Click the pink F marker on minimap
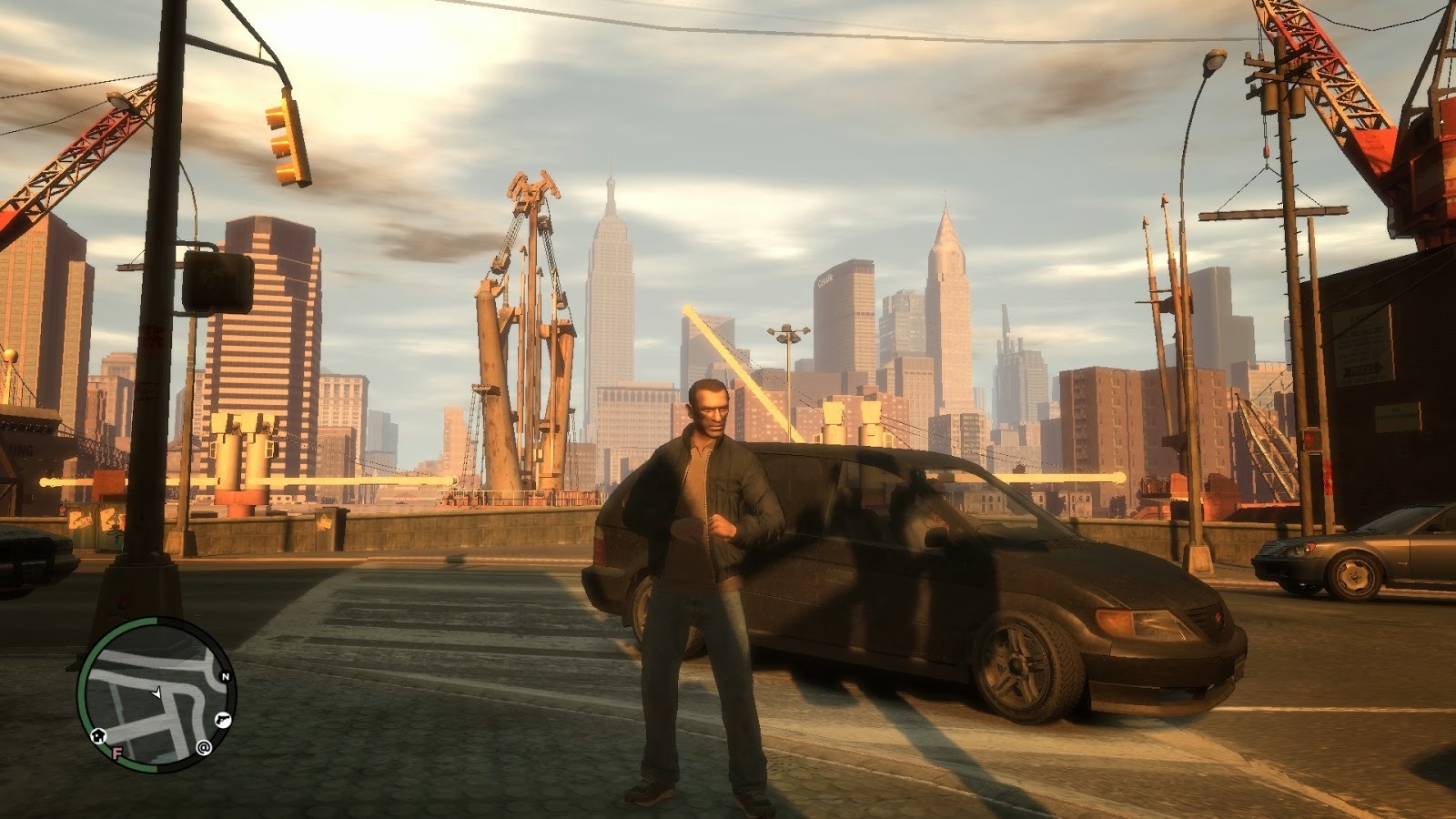 (x=116, y=753)
